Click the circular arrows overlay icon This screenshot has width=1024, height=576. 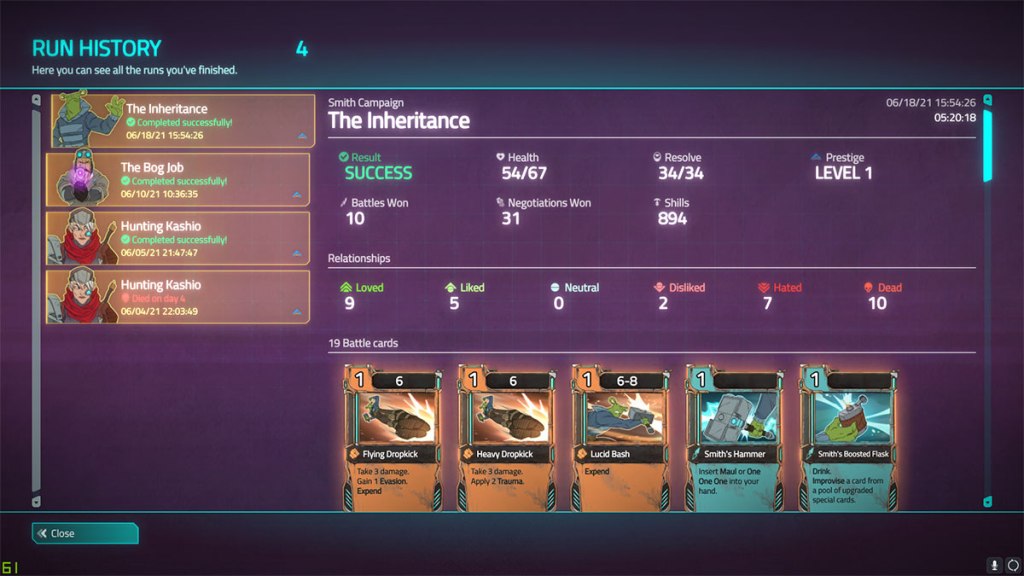pyautogui.click(x=1012, y=564)
